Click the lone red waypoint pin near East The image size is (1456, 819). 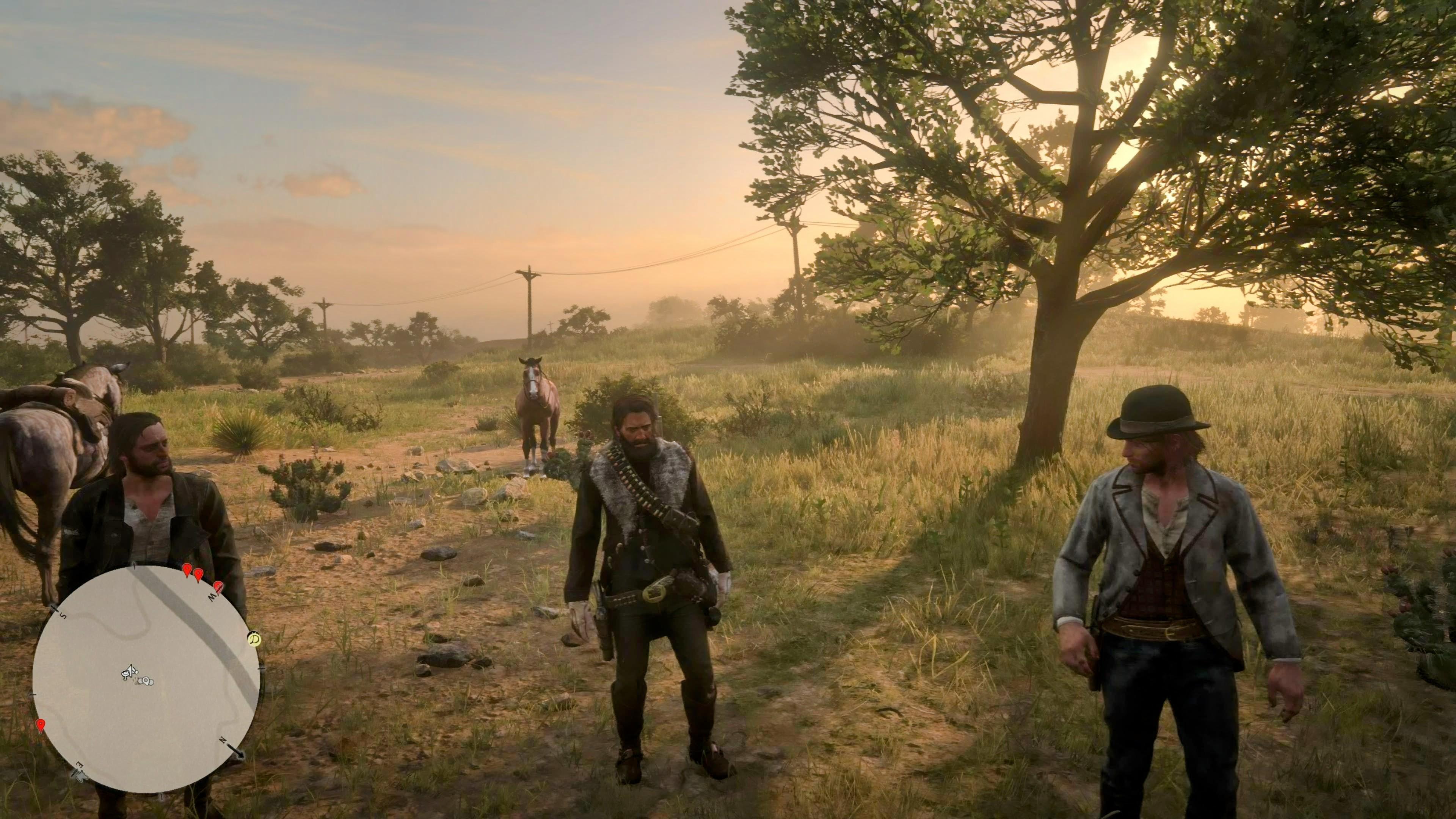pos(40,725)
